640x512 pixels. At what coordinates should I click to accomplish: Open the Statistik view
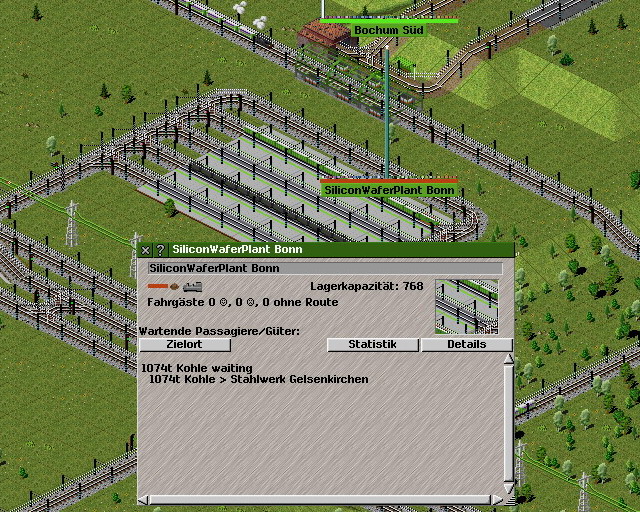[372, 345]
